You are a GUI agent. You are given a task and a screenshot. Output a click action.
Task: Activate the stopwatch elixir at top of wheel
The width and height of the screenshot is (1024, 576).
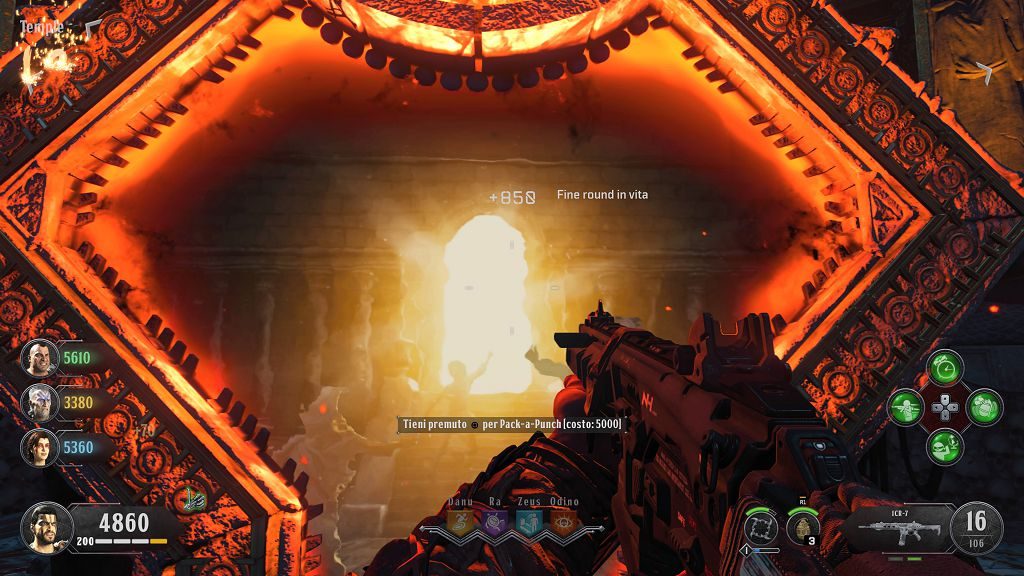tap(945, 368)
